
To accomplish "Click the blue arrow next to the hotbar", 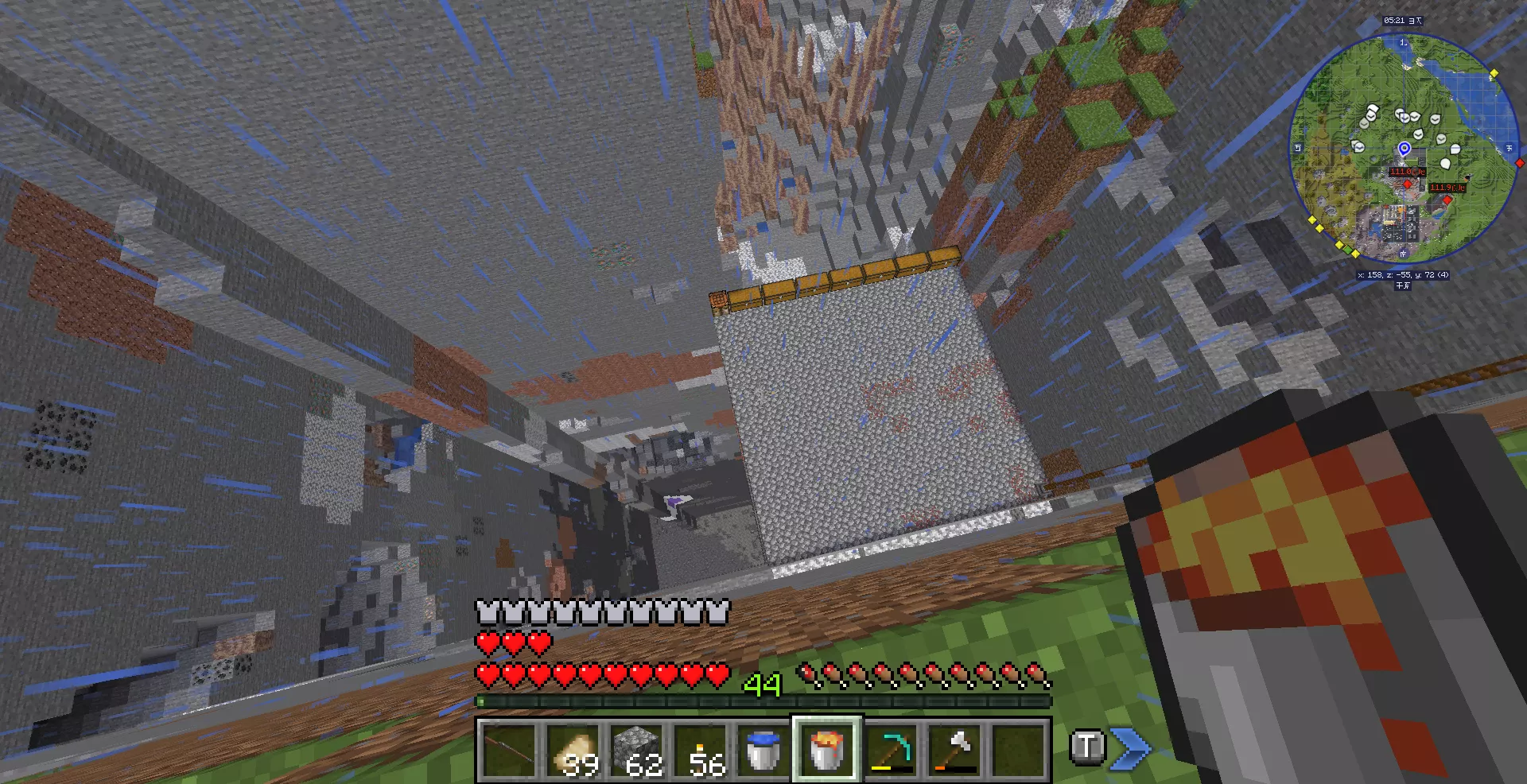I will 1130,748.
